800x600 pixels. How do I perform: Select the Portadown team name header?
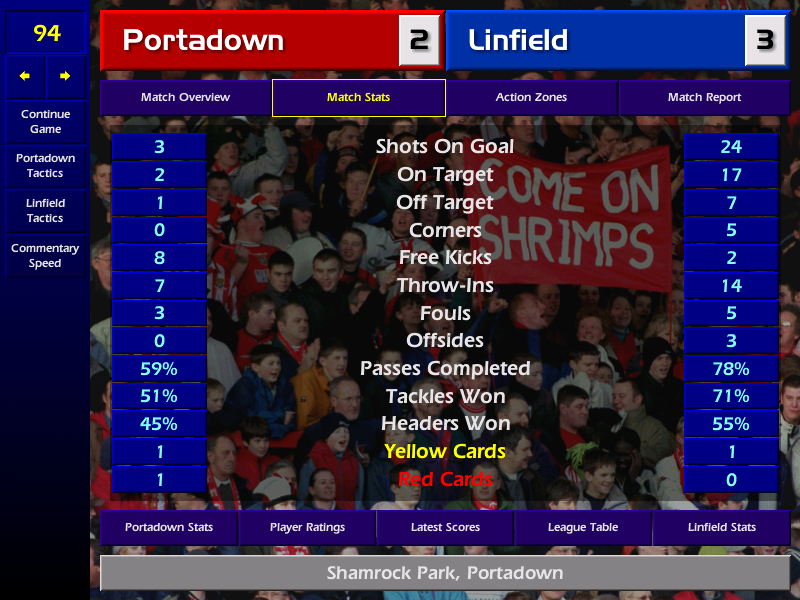[250, 40]
